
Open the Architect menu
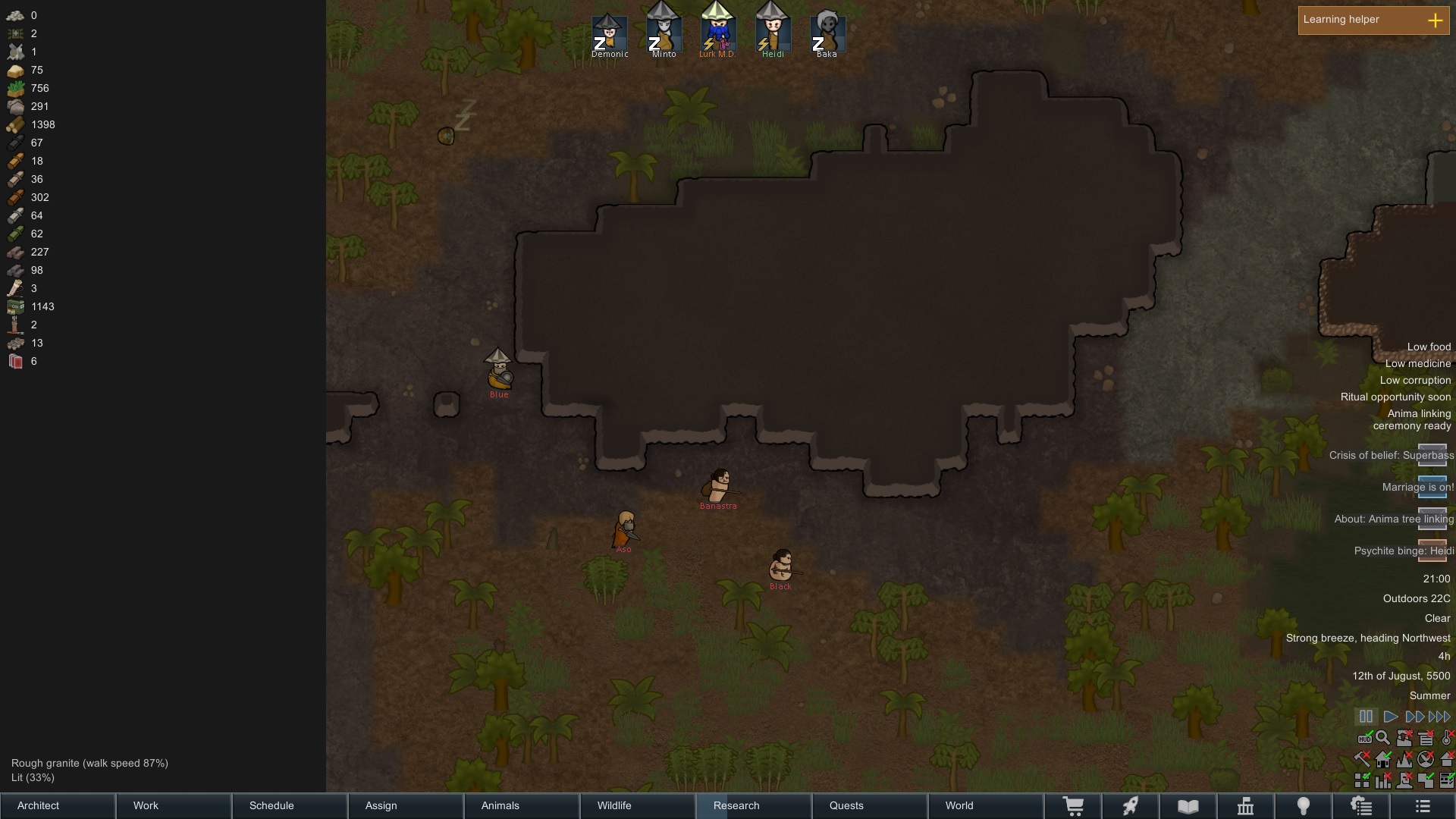pos(58,805)
